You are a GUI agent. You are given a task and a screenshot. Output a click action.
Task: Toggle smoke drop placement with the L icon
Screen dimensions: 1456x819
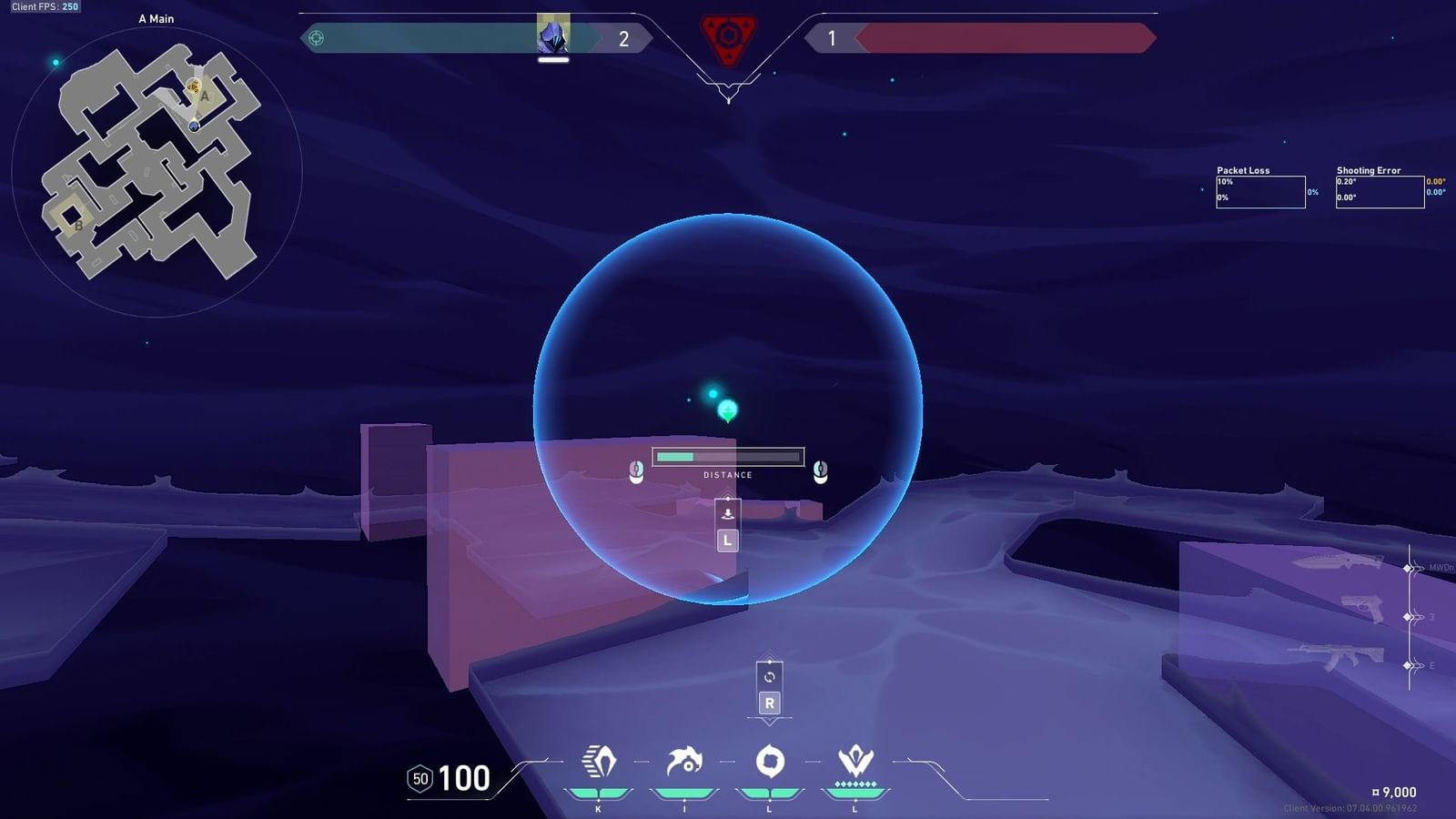click(726, 540)
